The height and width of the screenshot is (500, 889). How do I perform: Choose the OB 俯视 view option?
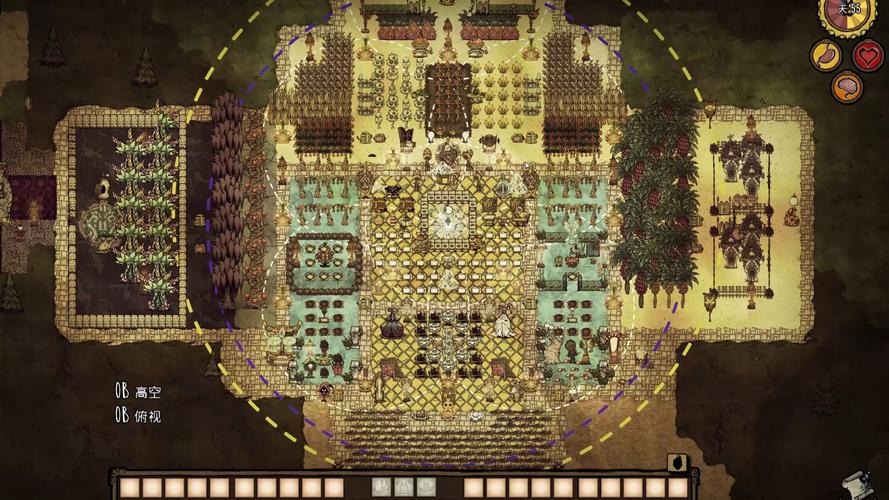tap(138, 414)
